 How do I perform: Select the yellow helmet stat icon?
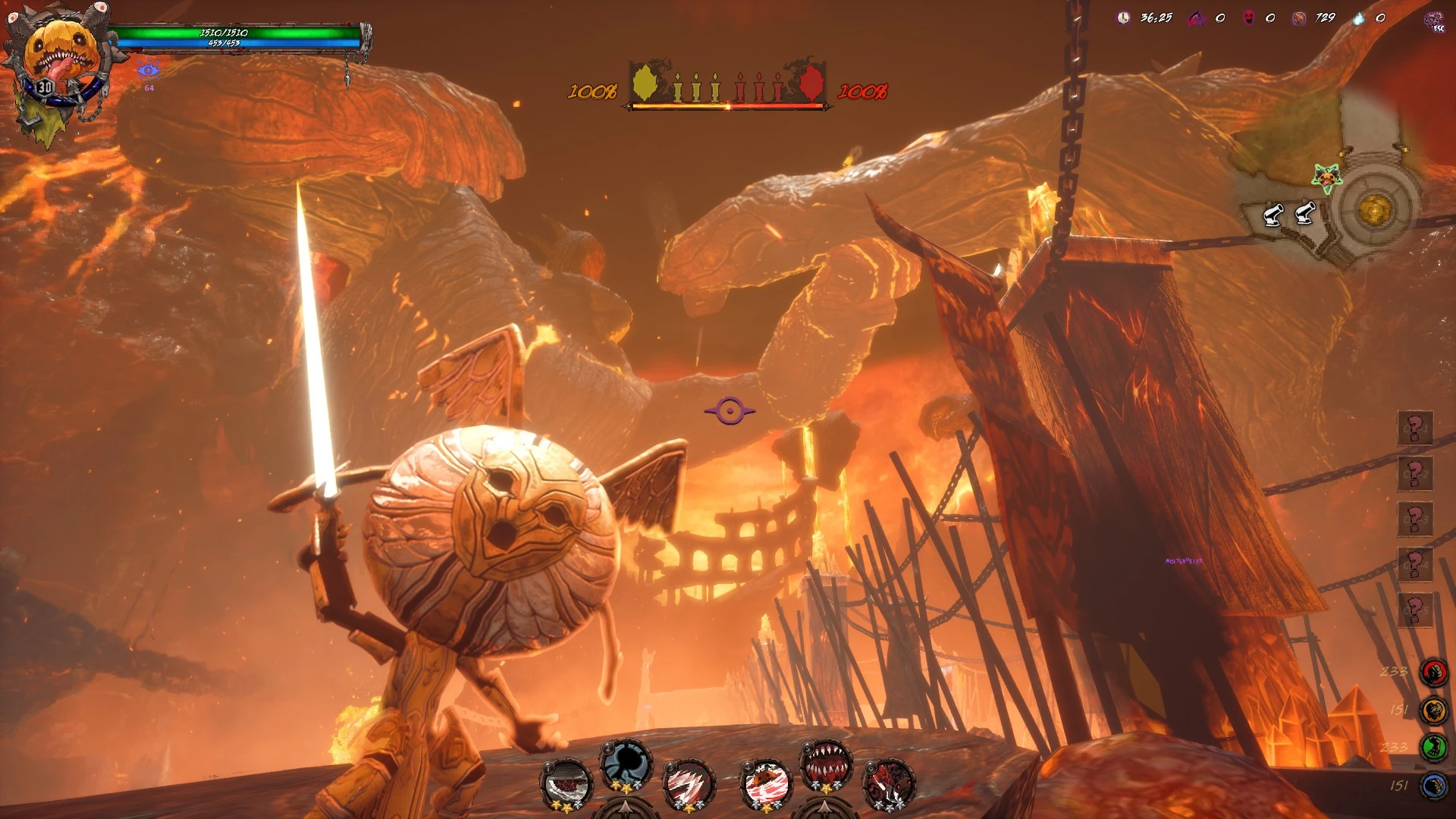click(1433, 711)
